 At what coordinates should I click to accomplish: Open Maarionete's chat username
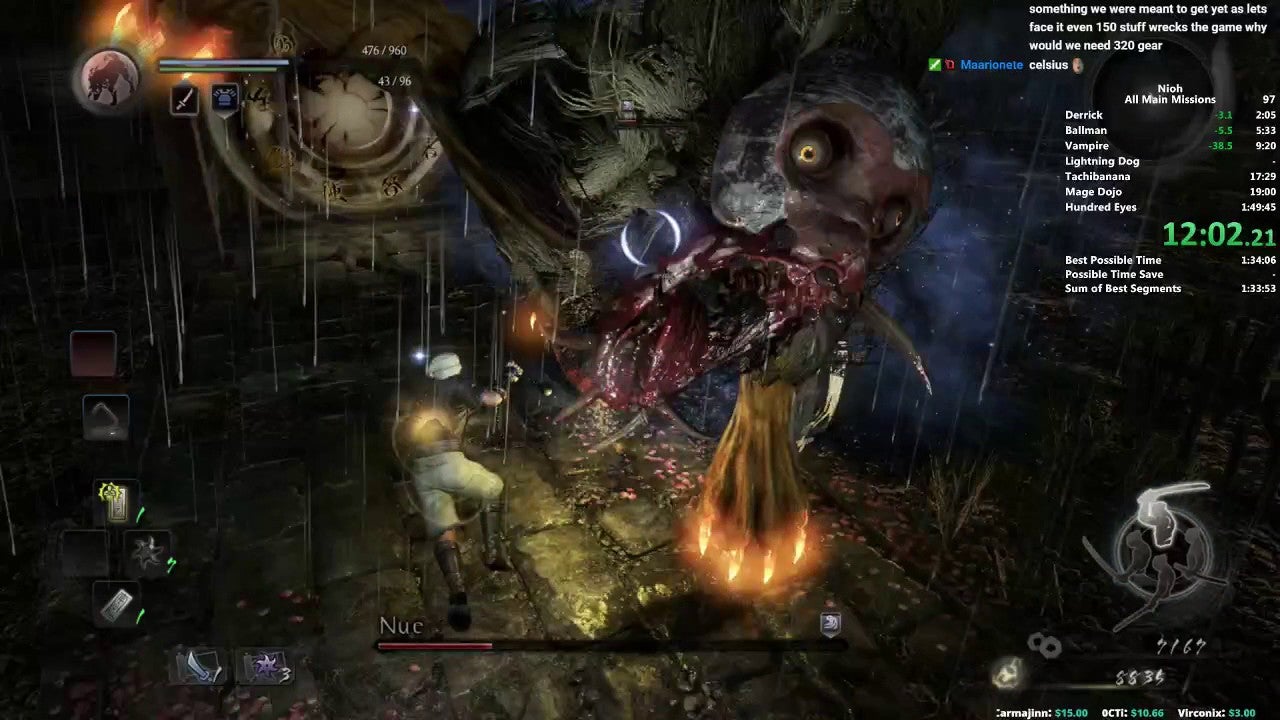coord(991,65)
